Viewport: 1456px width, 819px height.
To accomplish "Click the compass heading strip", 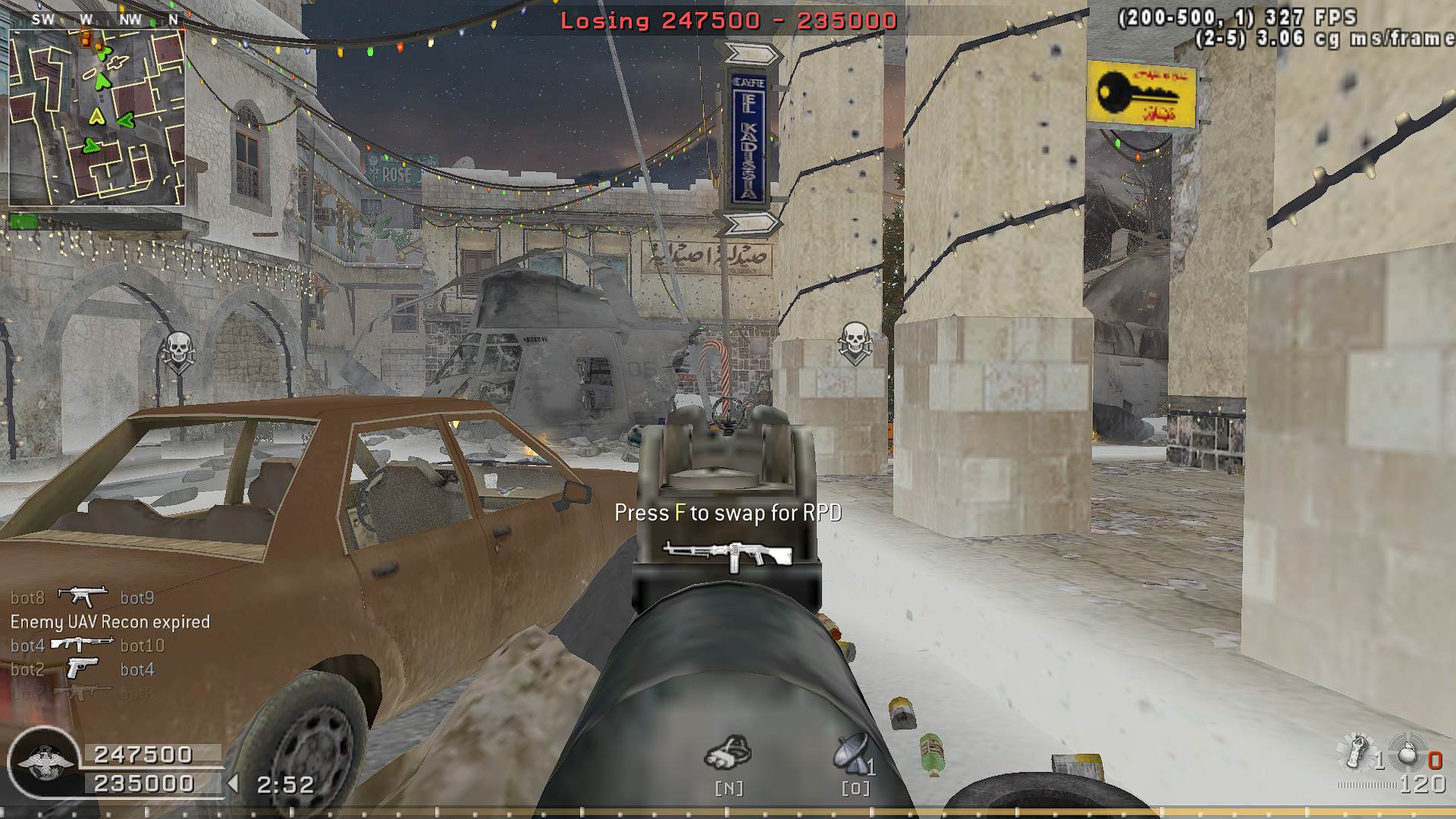I will [x=108, y=19].
